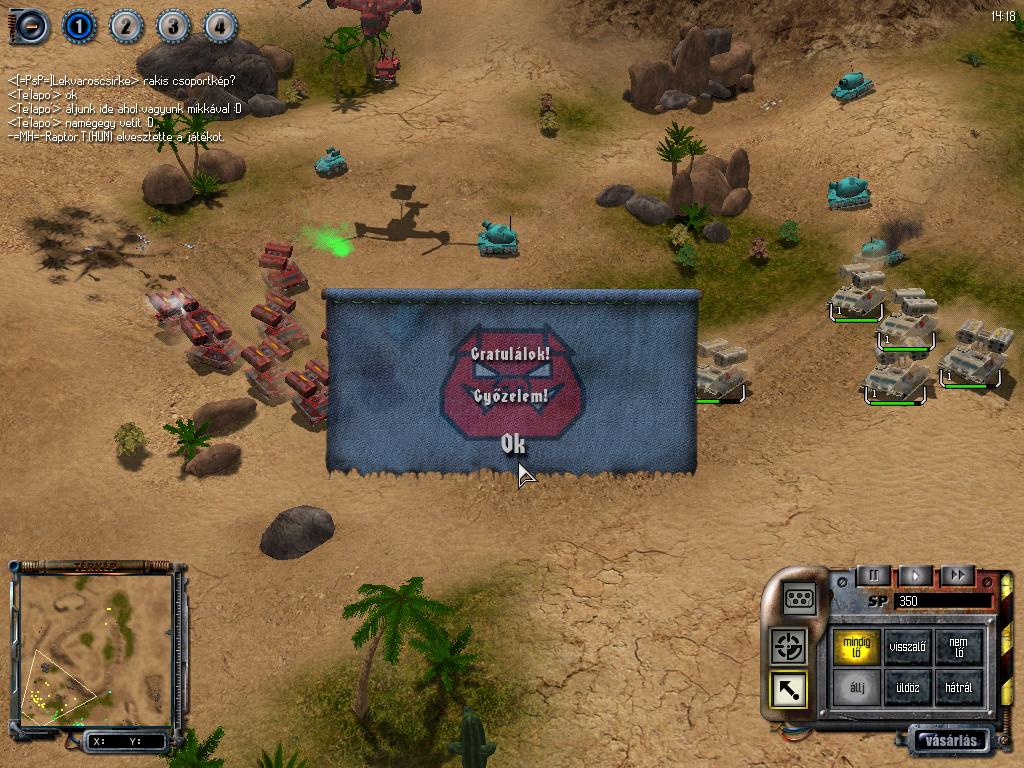Select control group 3
This screenshot has height=768, width=1024.
pyautogui.click(x=174, y=26)
